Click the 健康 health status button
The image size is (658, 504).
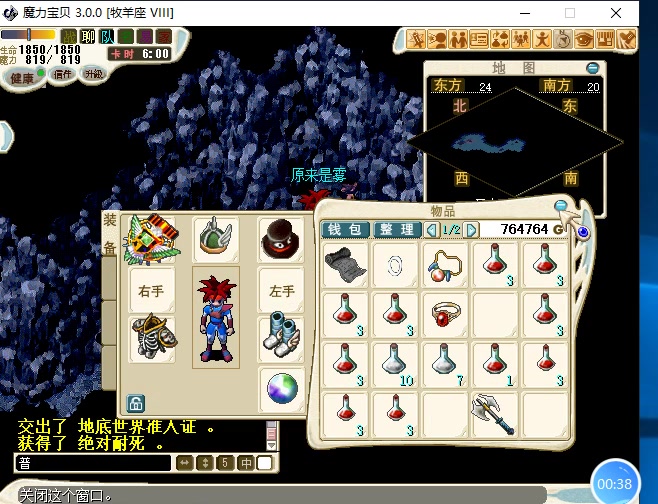pyautogui.click(x=23, y=78)
